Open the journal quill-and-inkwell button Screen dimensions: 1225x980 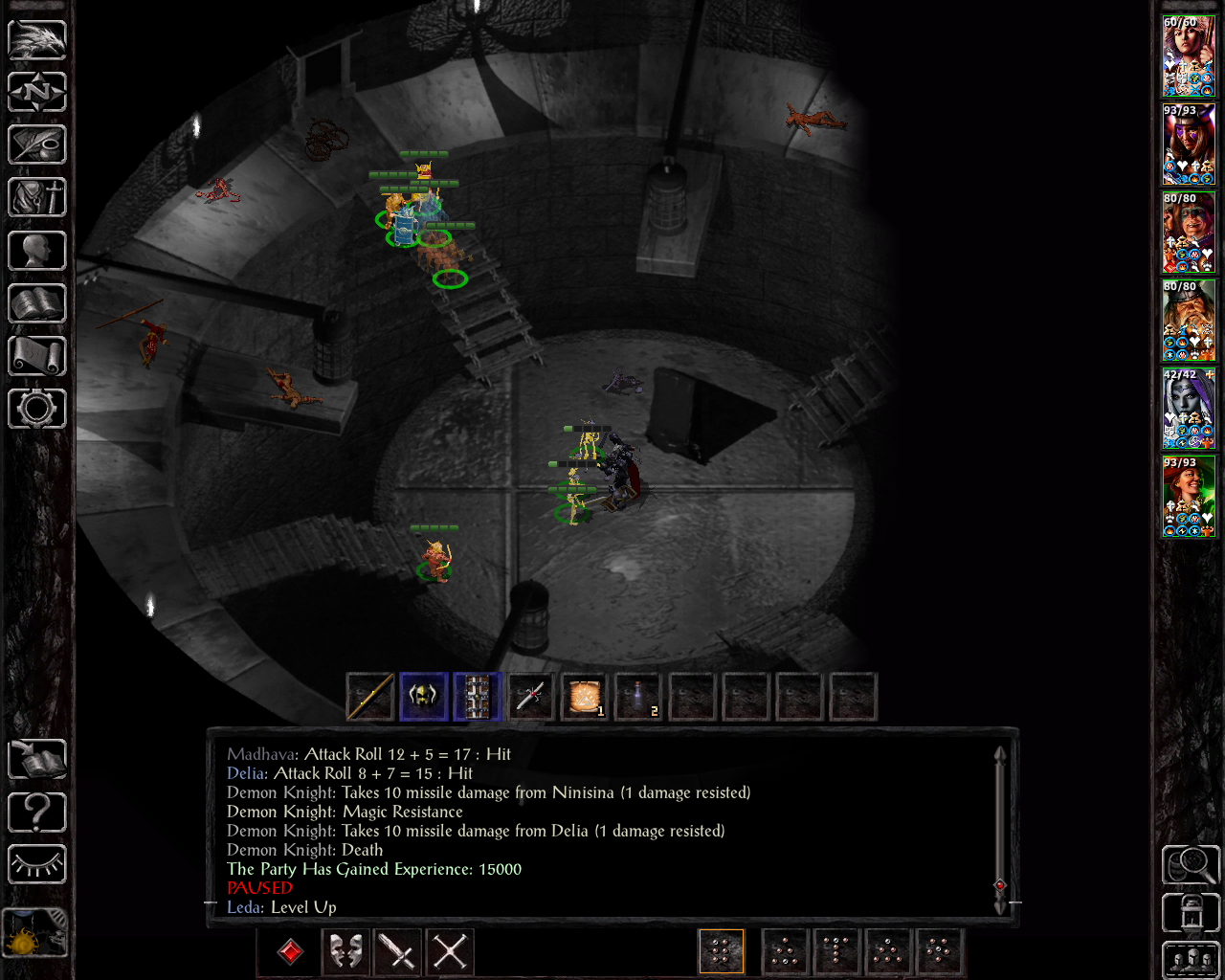click(37, 145)
